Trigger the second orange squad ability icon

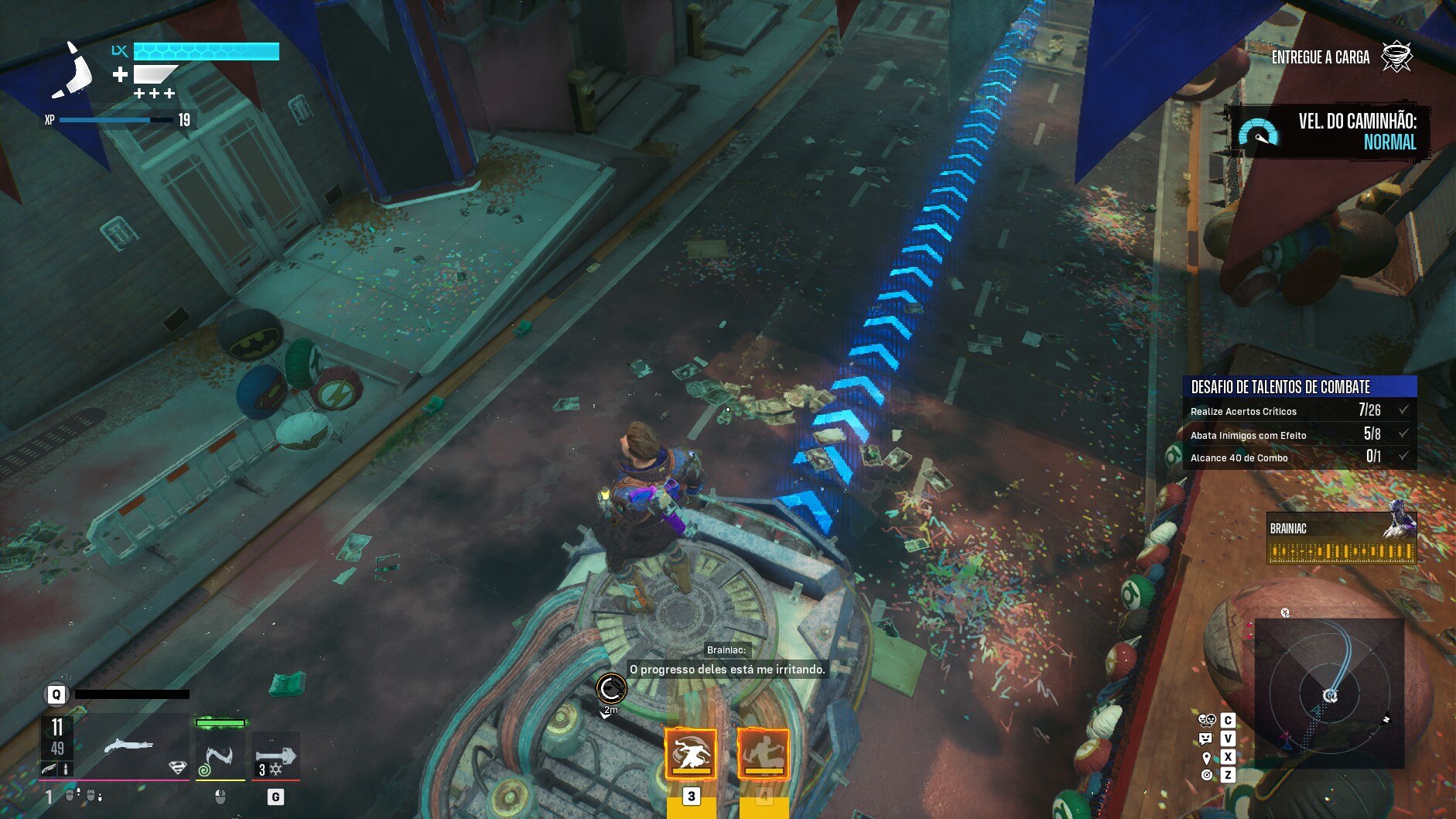(x=763, y=753)
